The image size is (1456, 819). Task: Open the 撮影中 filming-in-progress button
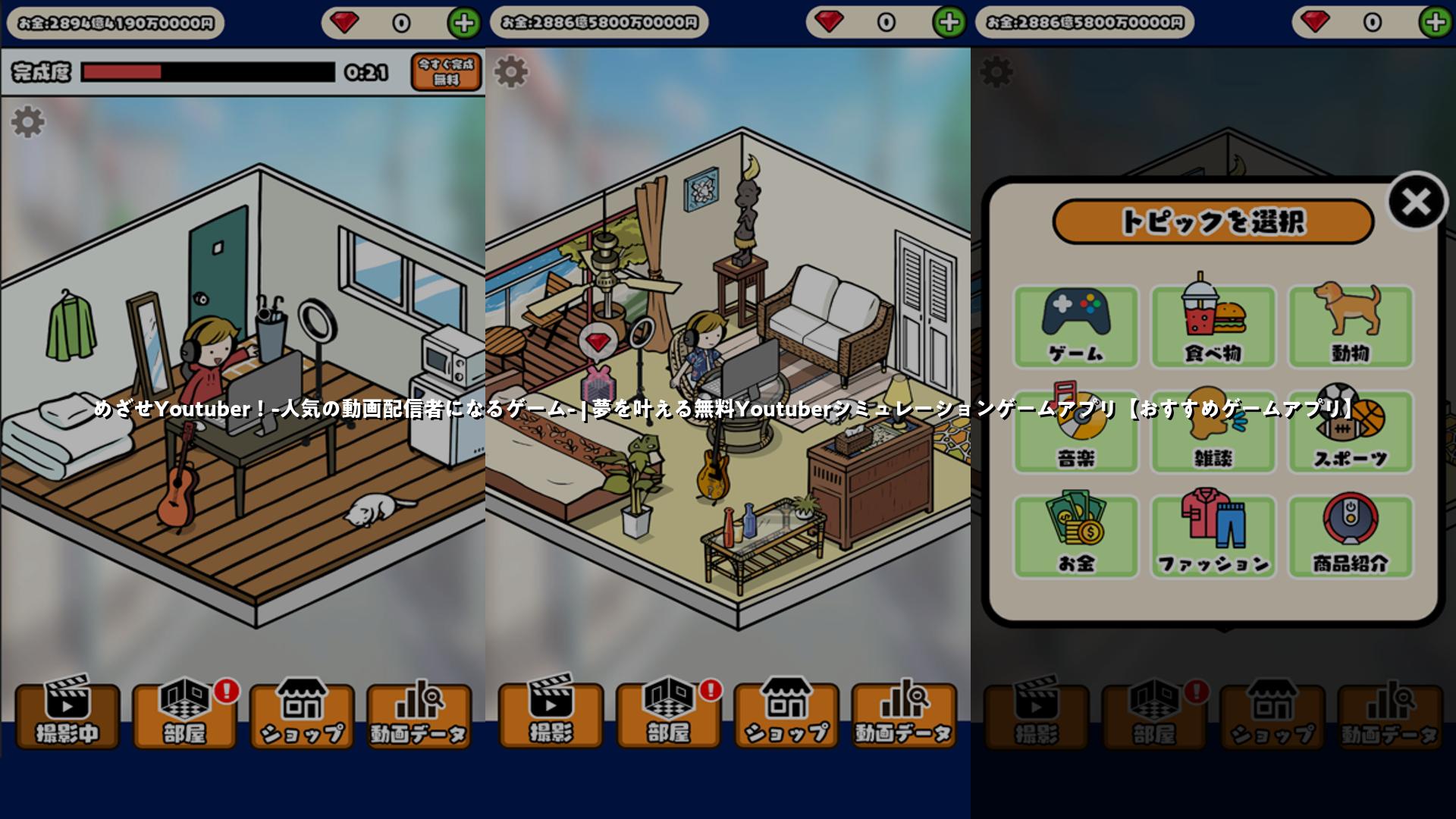67,715
